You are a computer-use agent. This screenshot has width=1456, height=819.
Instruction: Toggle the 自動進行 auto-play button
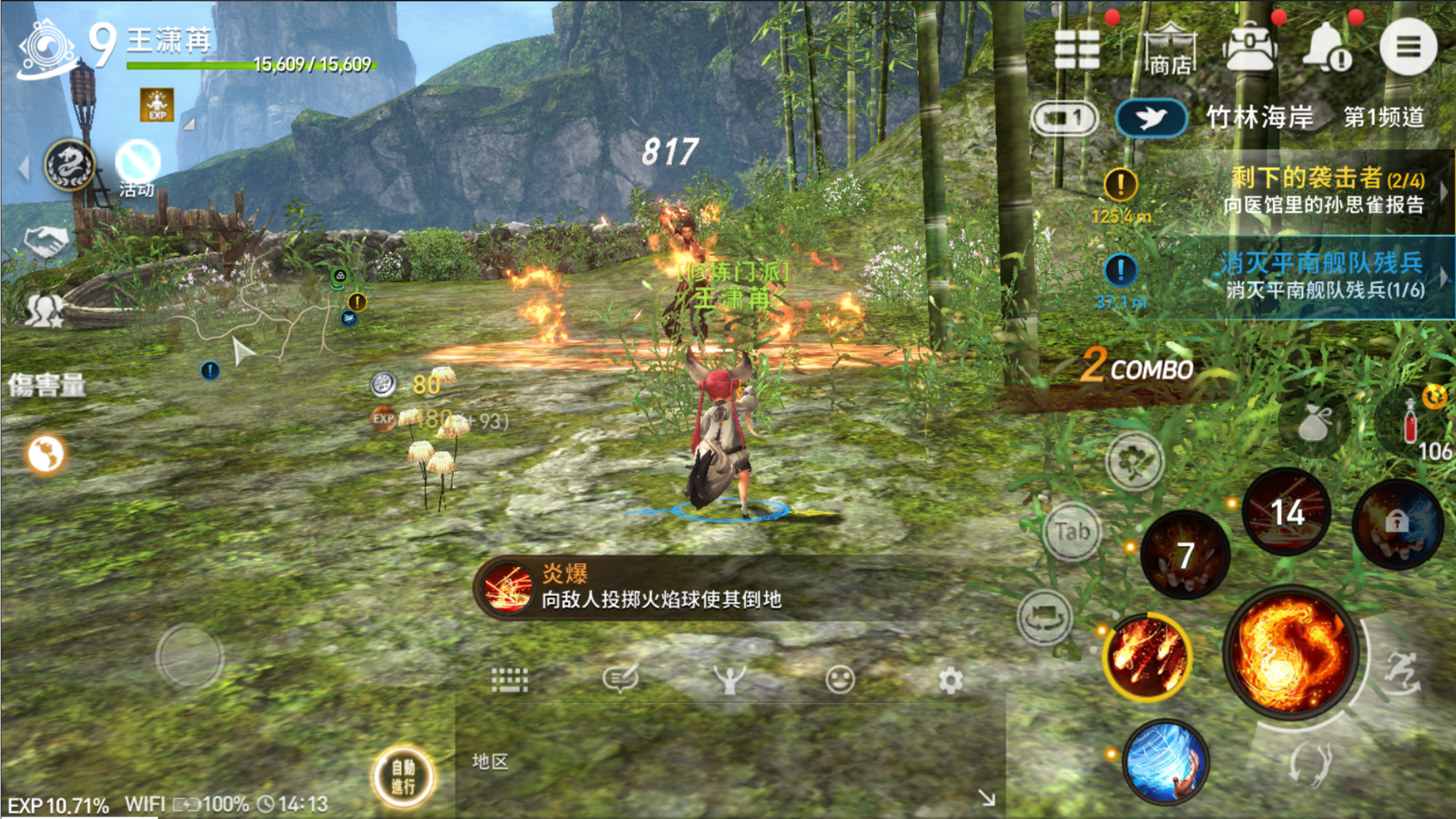[x=403, y=776]
